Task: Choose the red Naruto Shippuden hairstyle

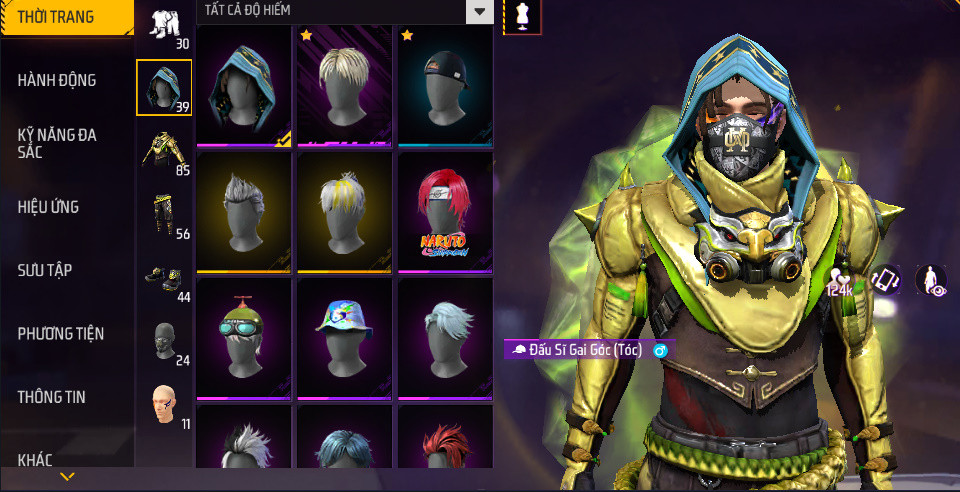Action: (445, 212)
